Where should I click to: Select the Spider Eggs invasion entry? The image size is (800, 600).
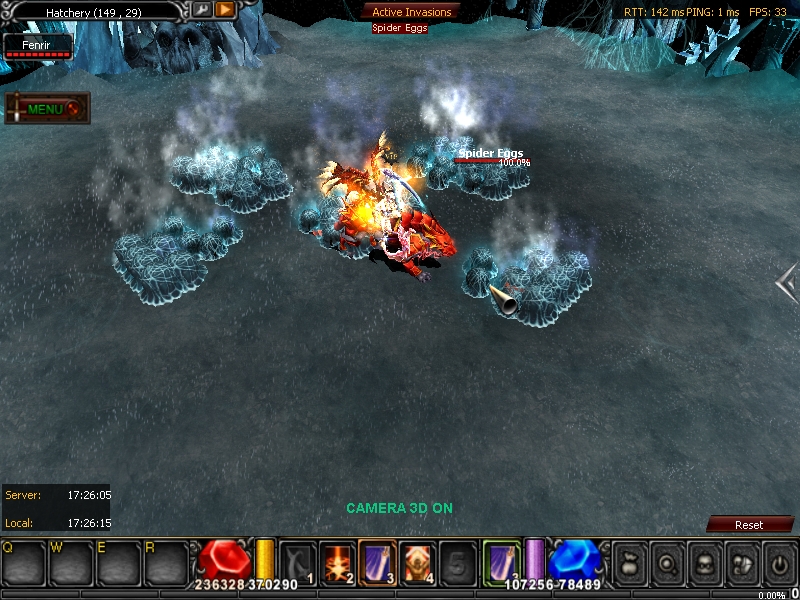click(x=400, y=28)
